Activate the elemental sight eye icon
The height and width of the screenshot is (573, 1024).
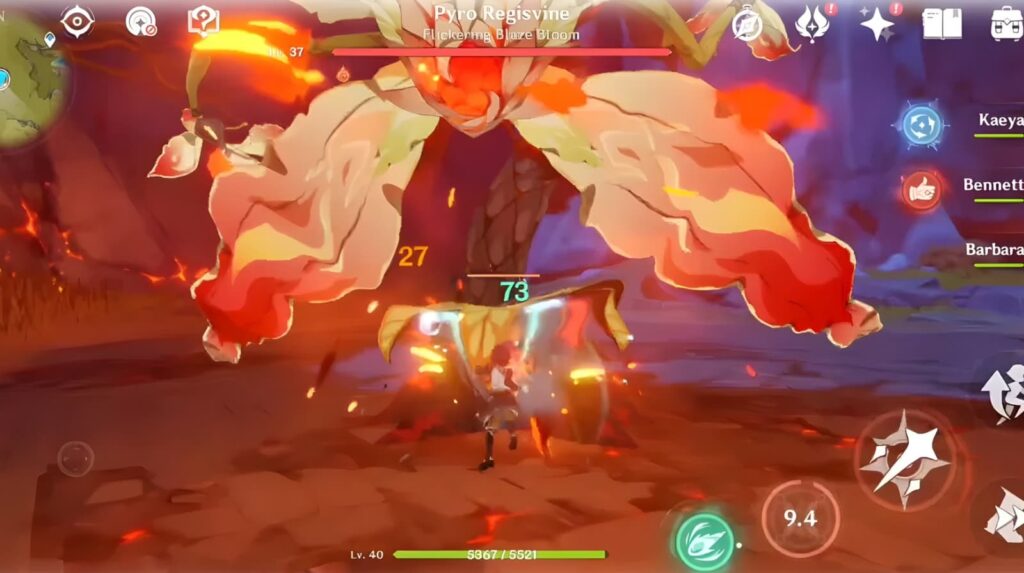point(78,21)
